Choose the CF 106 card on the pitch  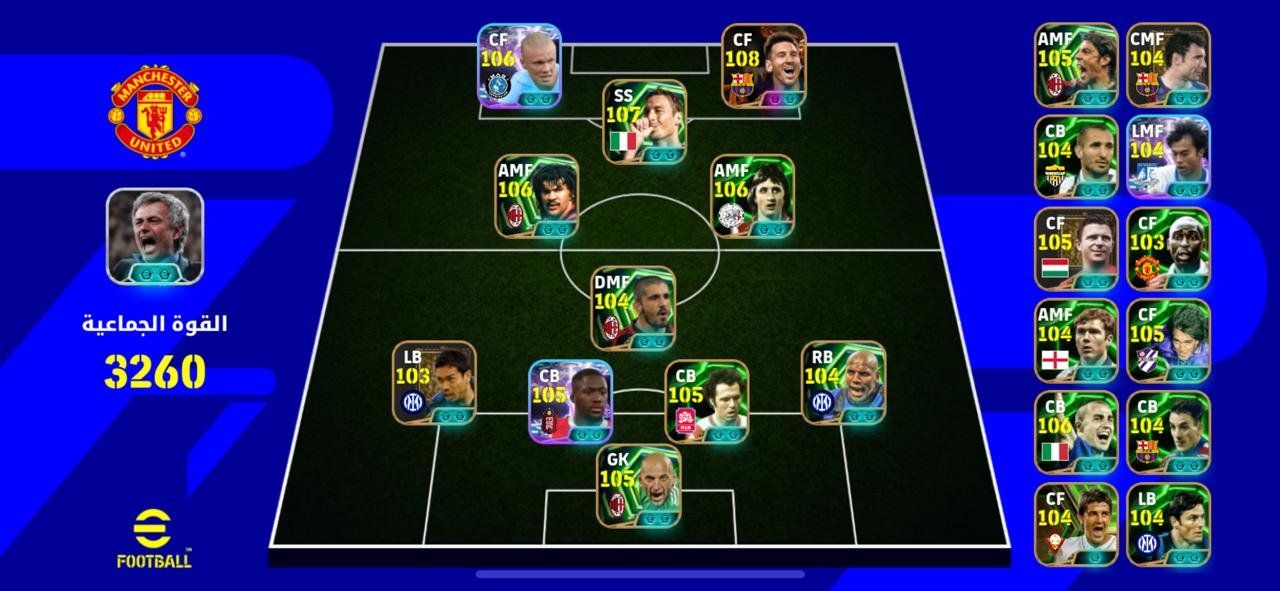519,66
